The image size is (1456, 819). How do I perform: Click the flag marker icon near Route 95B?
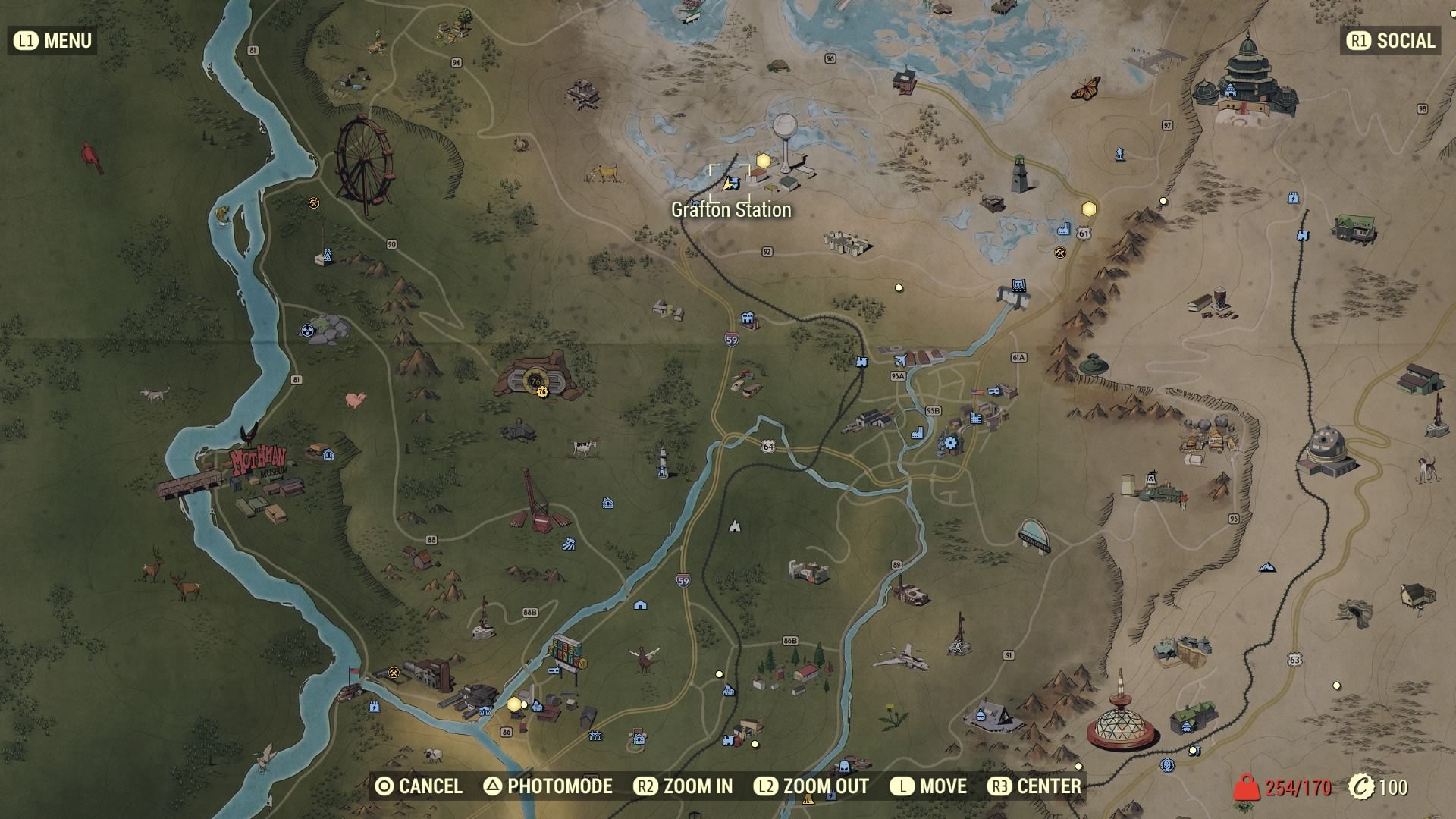point(976,392)
